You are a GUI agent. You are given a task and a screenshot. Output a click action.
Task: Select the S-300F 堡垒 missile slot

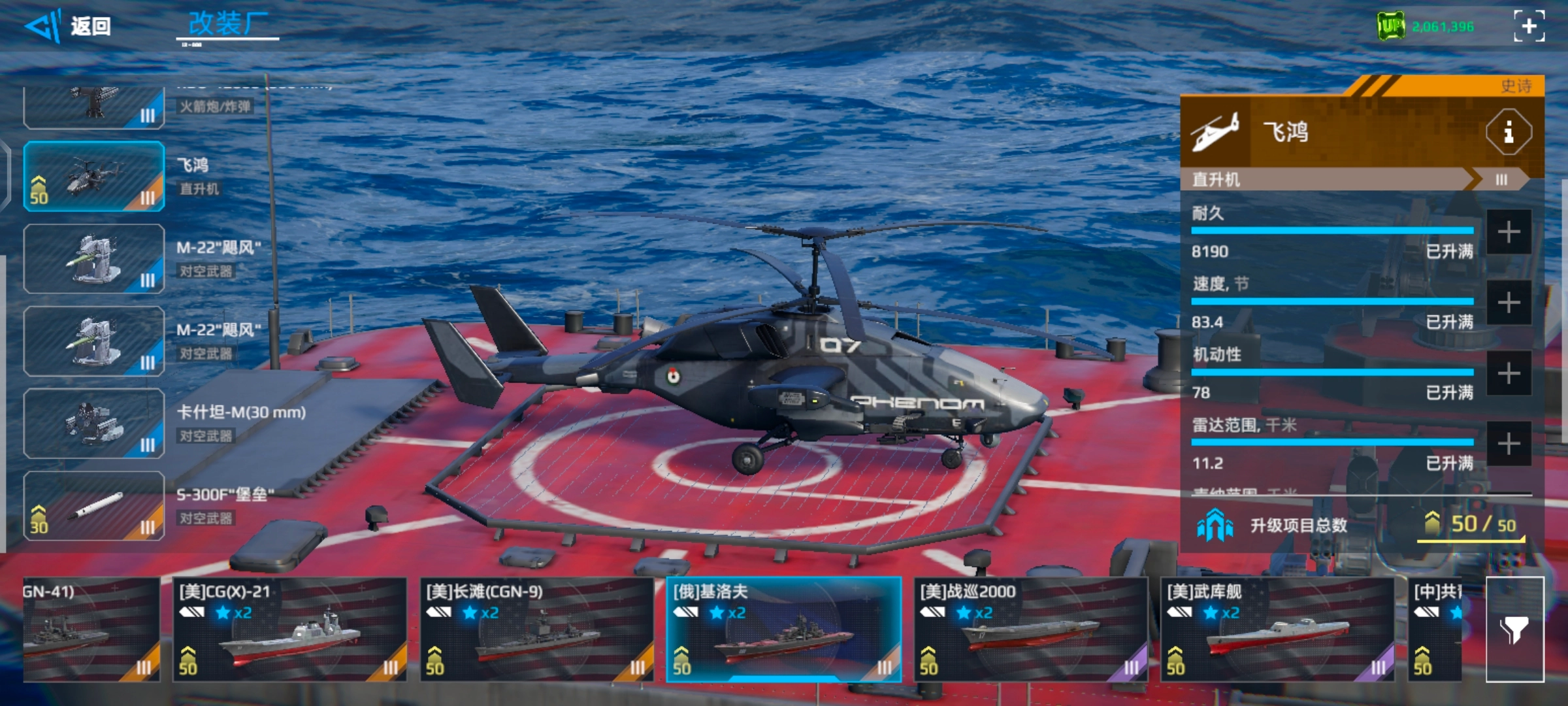(x=94, y=506)
